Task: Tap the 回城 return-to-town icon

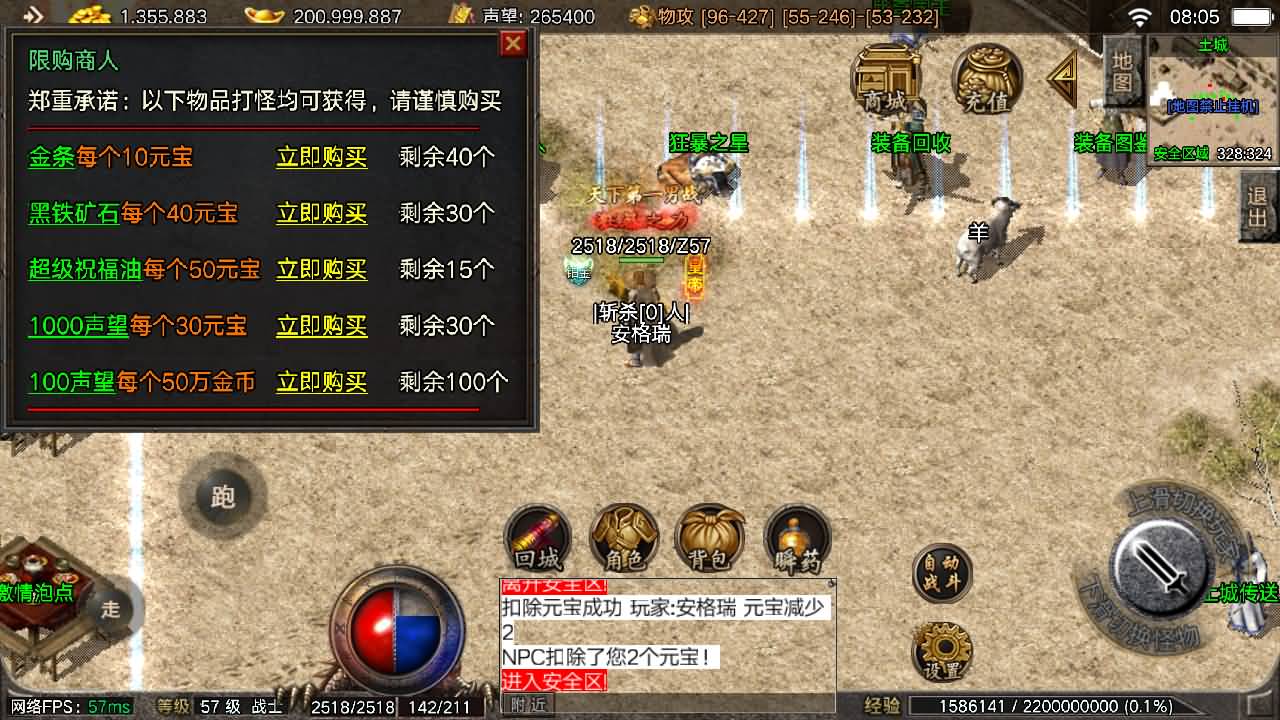Action: 537,540
